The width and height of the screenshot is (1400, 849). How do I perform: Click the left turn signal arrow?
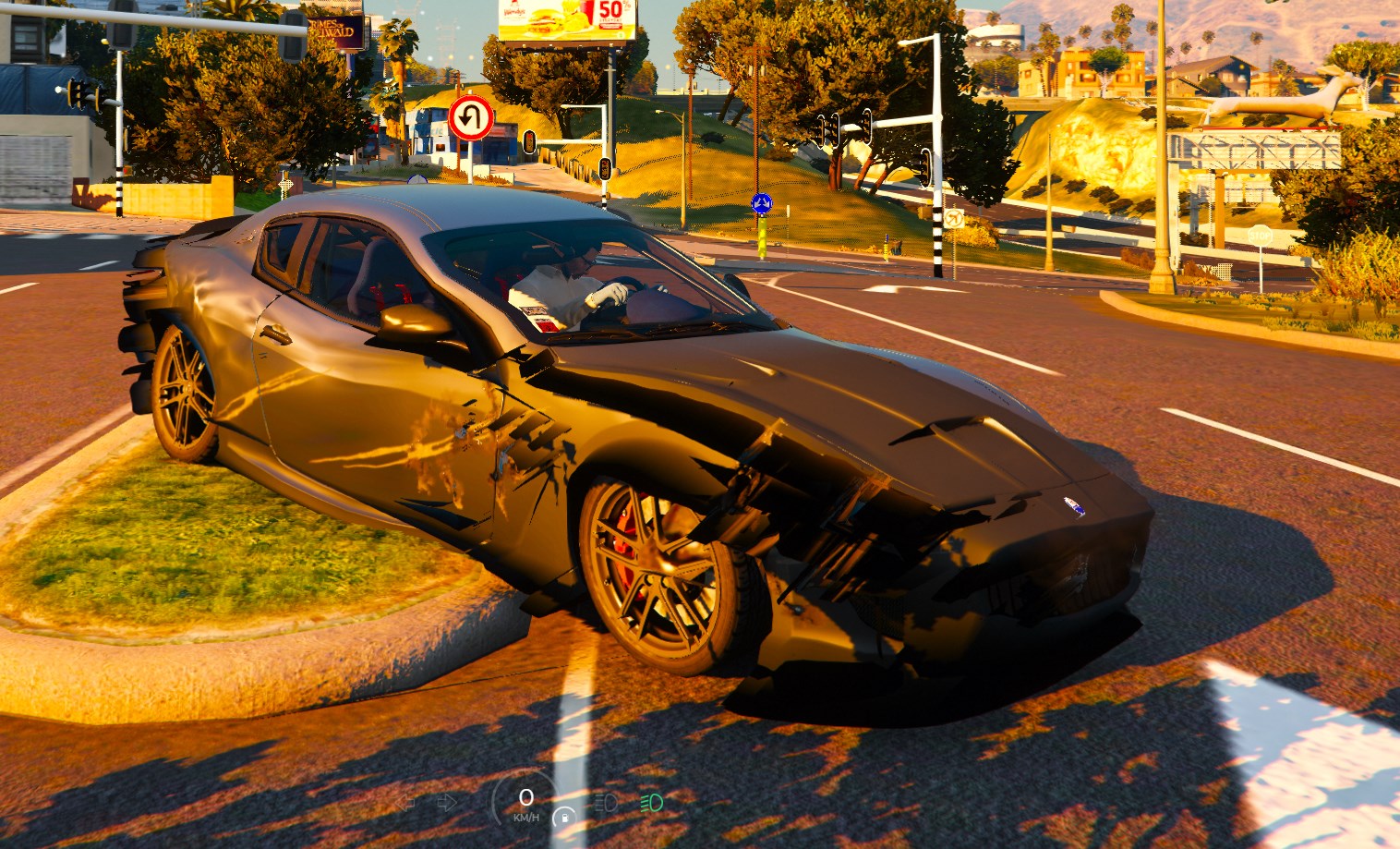pos(405,802)
